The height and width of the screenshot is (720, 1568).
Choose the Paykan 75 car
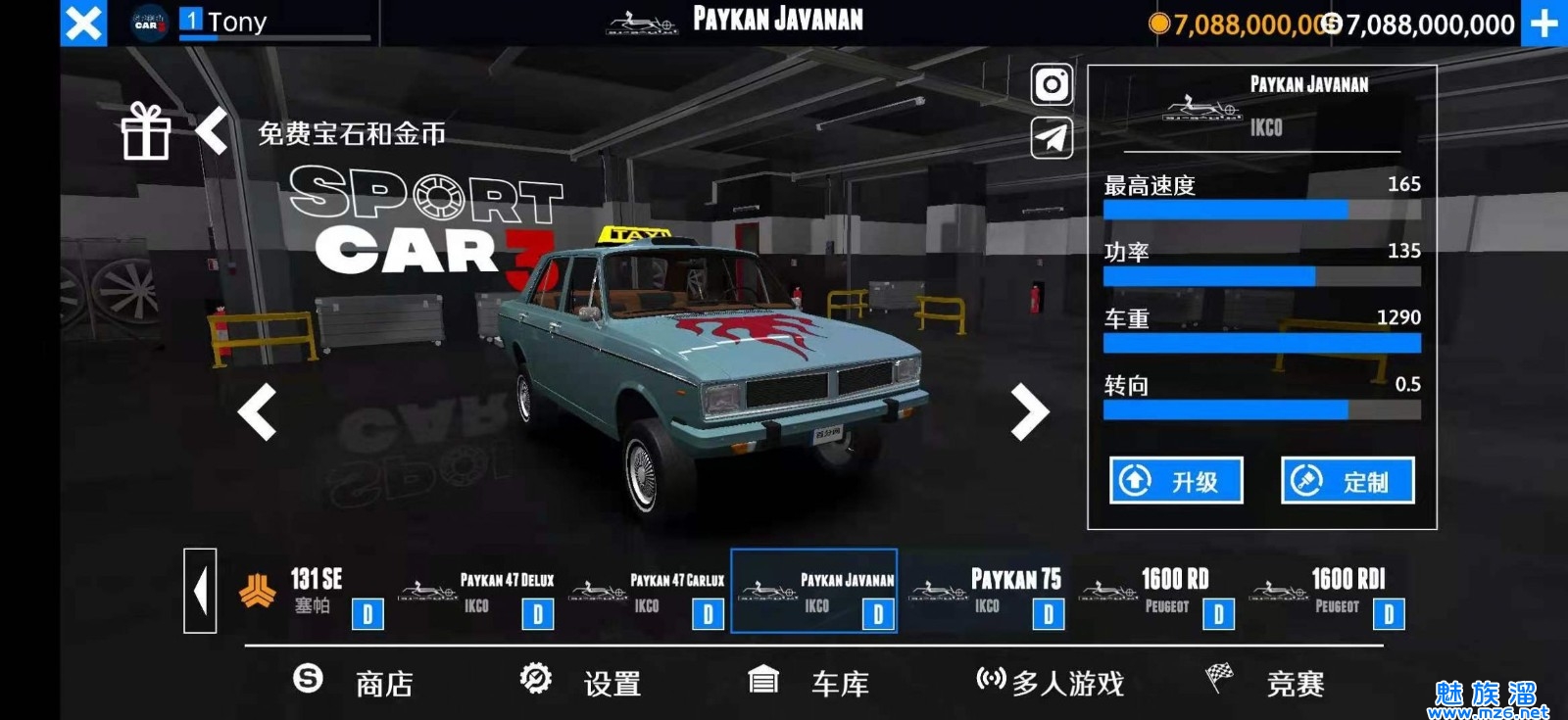click(987, 592)
